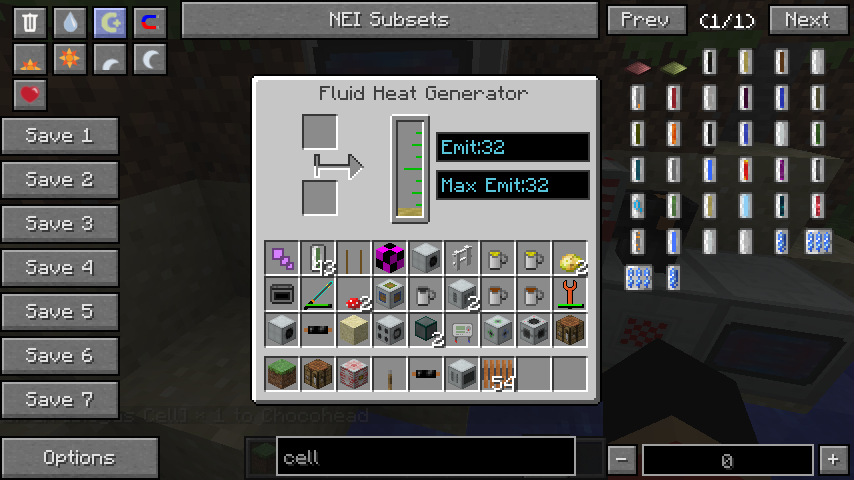
Task: Click the trash can delete button
Action: 30,23
